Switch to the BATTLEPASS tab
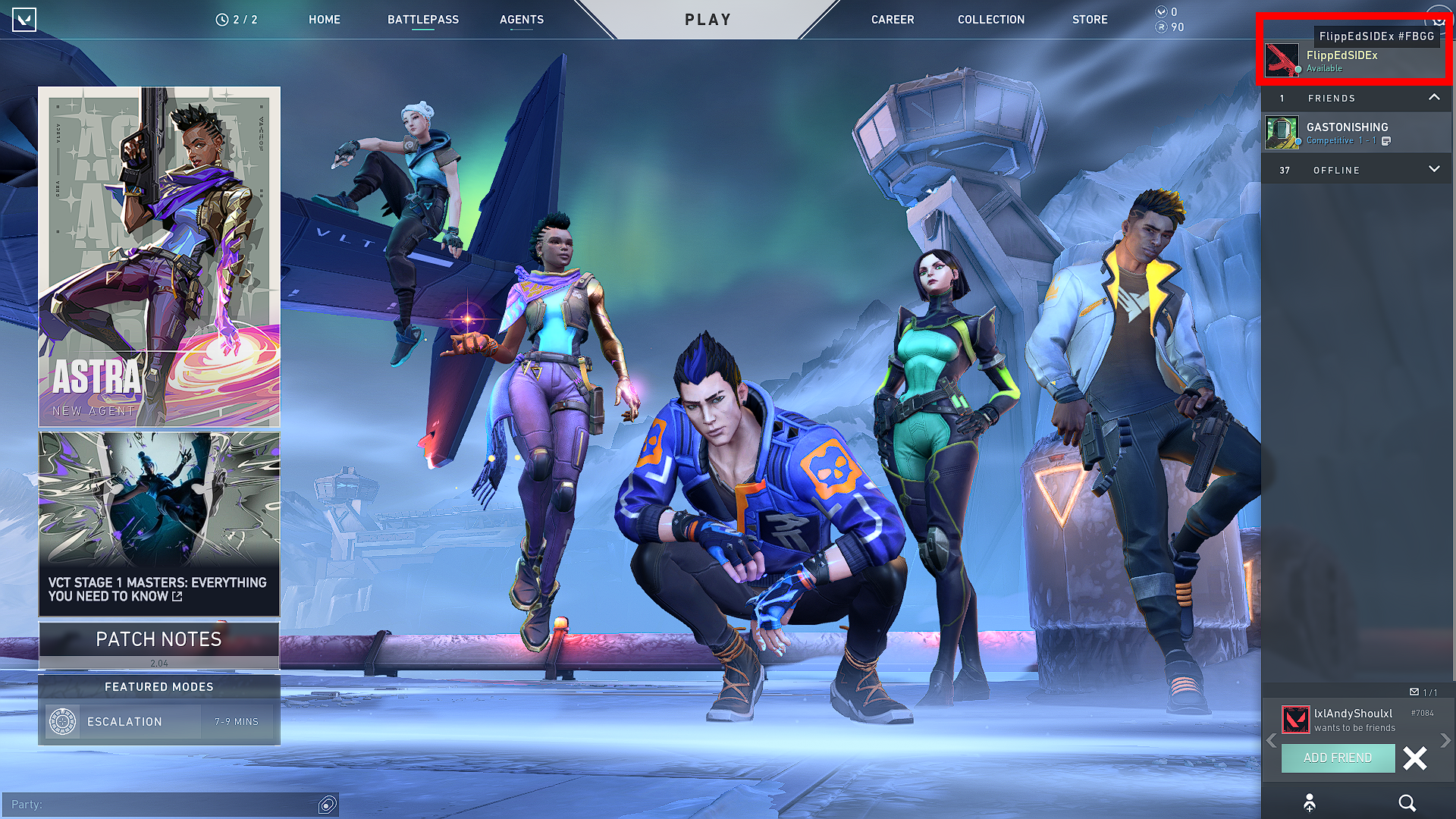Image resolution: width=1456 pixels, height=819 pixels. point(423,20)
